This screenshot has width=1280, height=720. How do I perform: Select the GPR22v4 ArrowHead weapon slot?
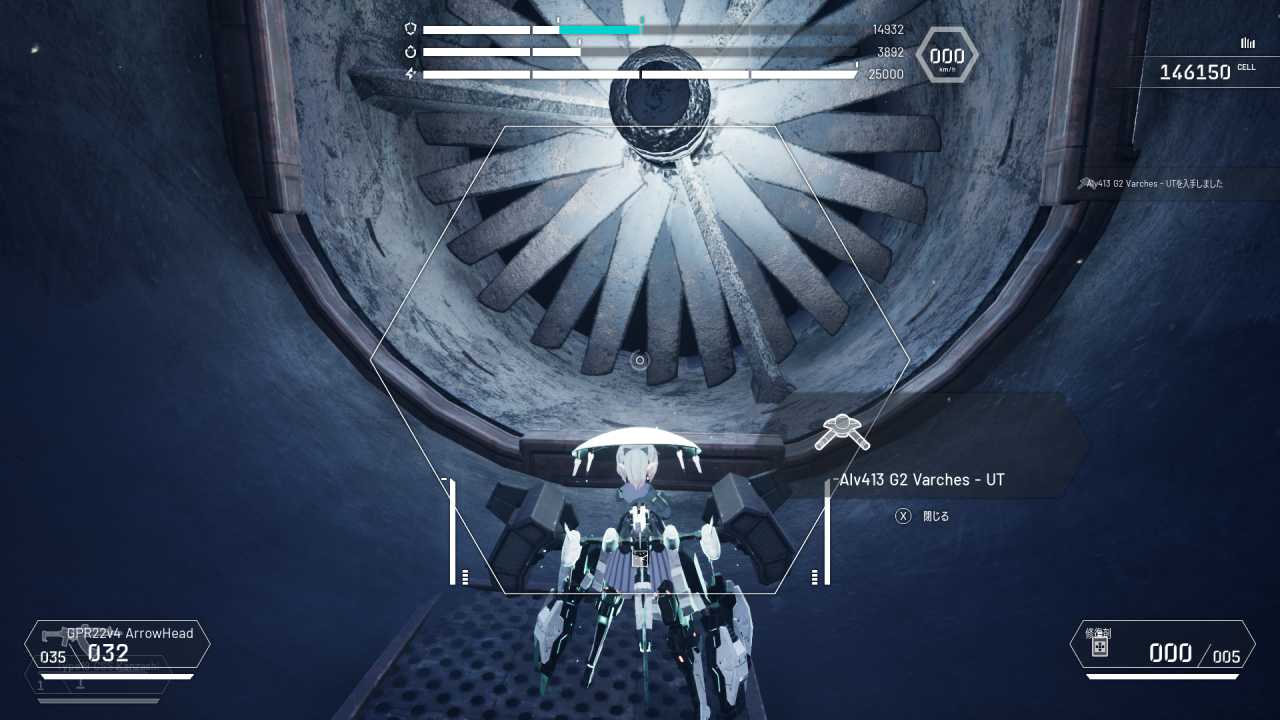[x=118, y=645]
